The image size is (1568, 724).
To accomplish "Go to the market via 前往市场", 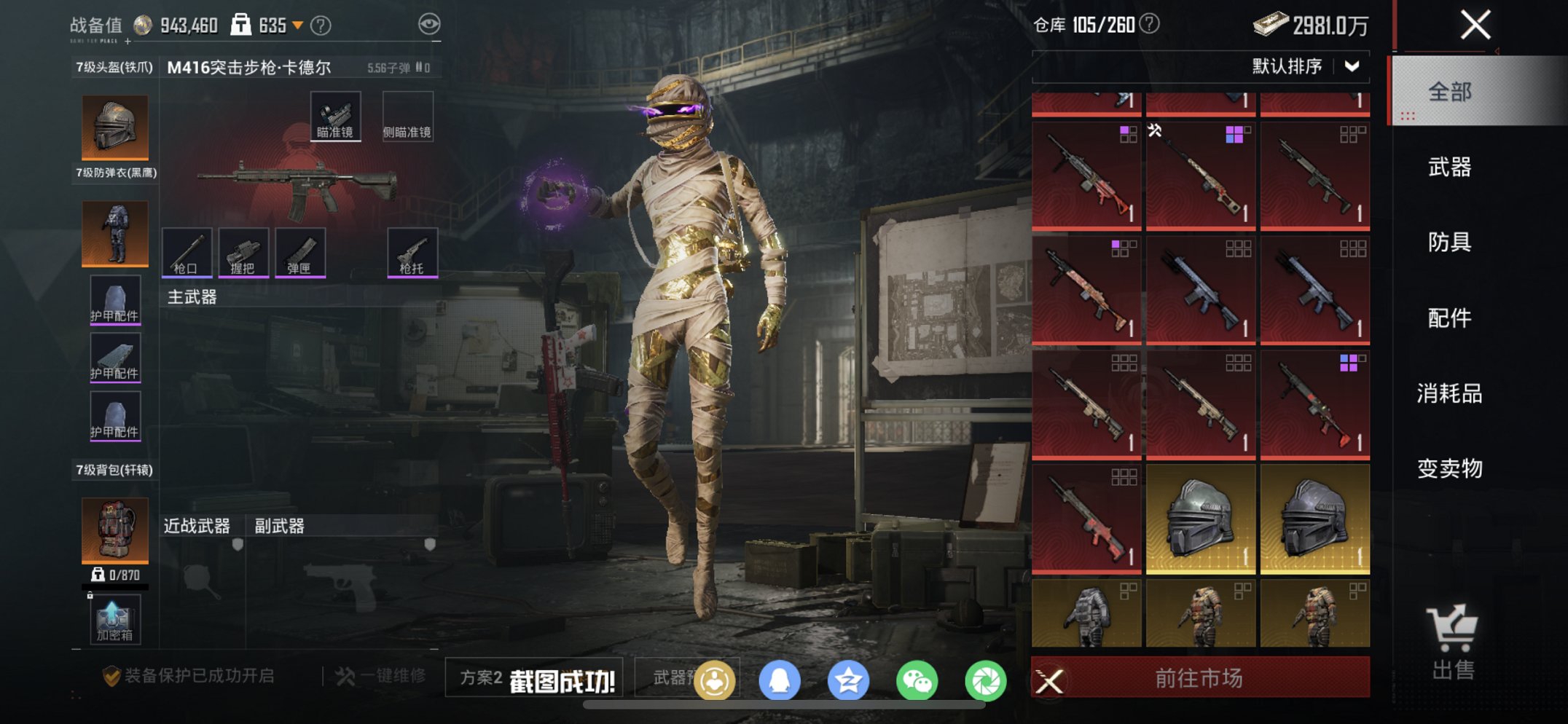I will [1199, 679].
